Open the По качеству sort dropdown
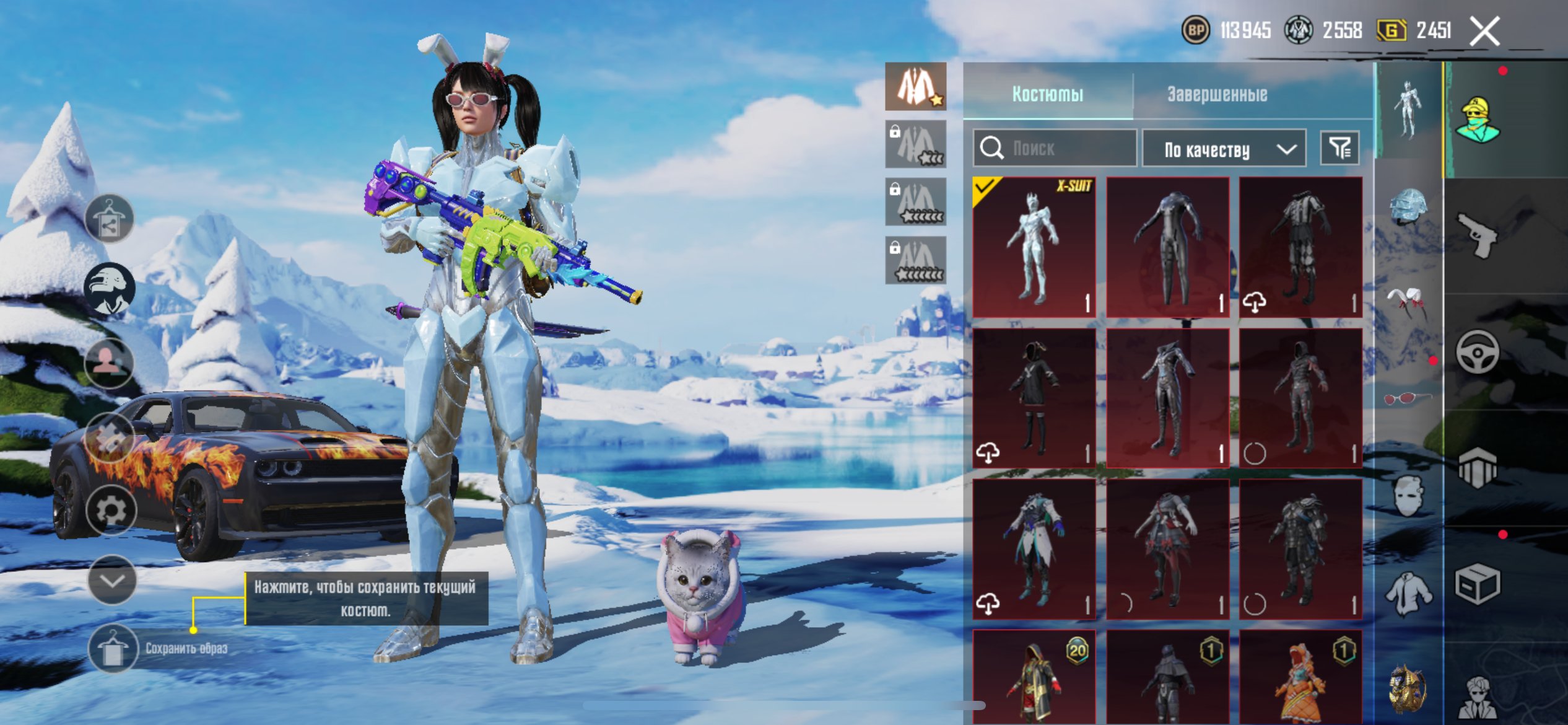The width and height of the screenshot is (1568, 725). click(x=1224, y=149)
